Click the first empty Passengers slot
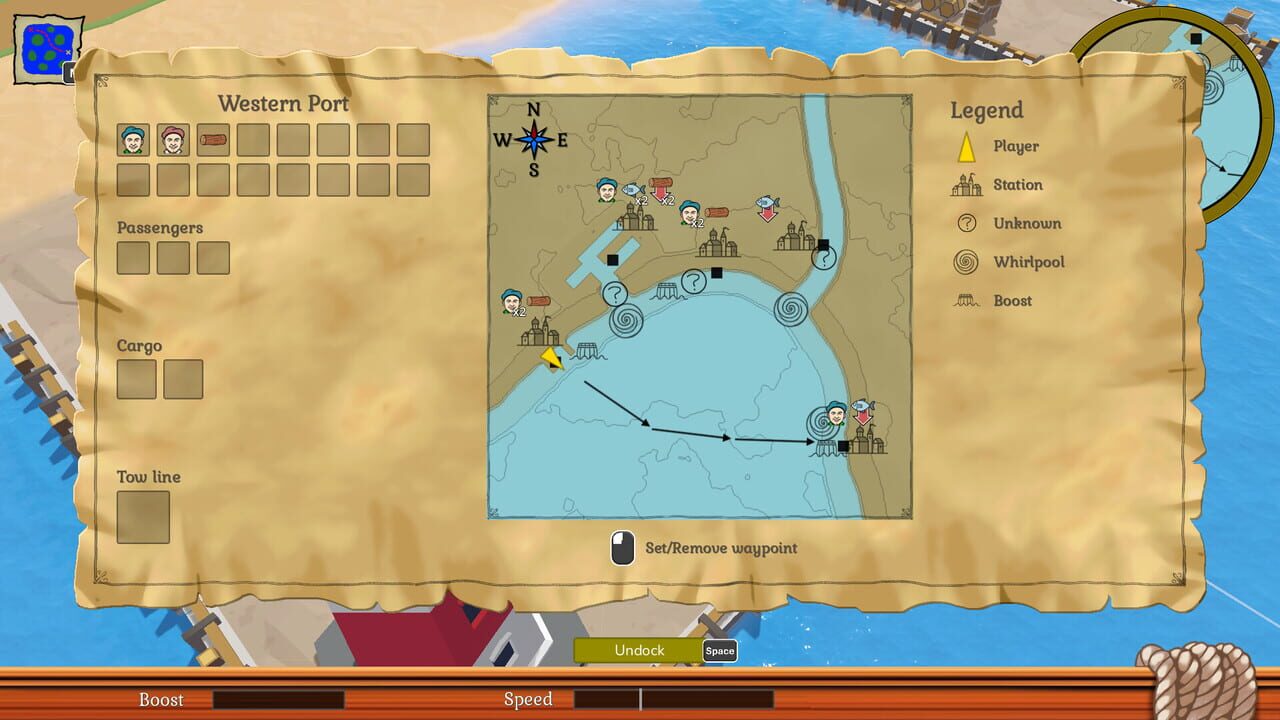The width and height of the screenshot is (1280, 720). pos(134,258)
